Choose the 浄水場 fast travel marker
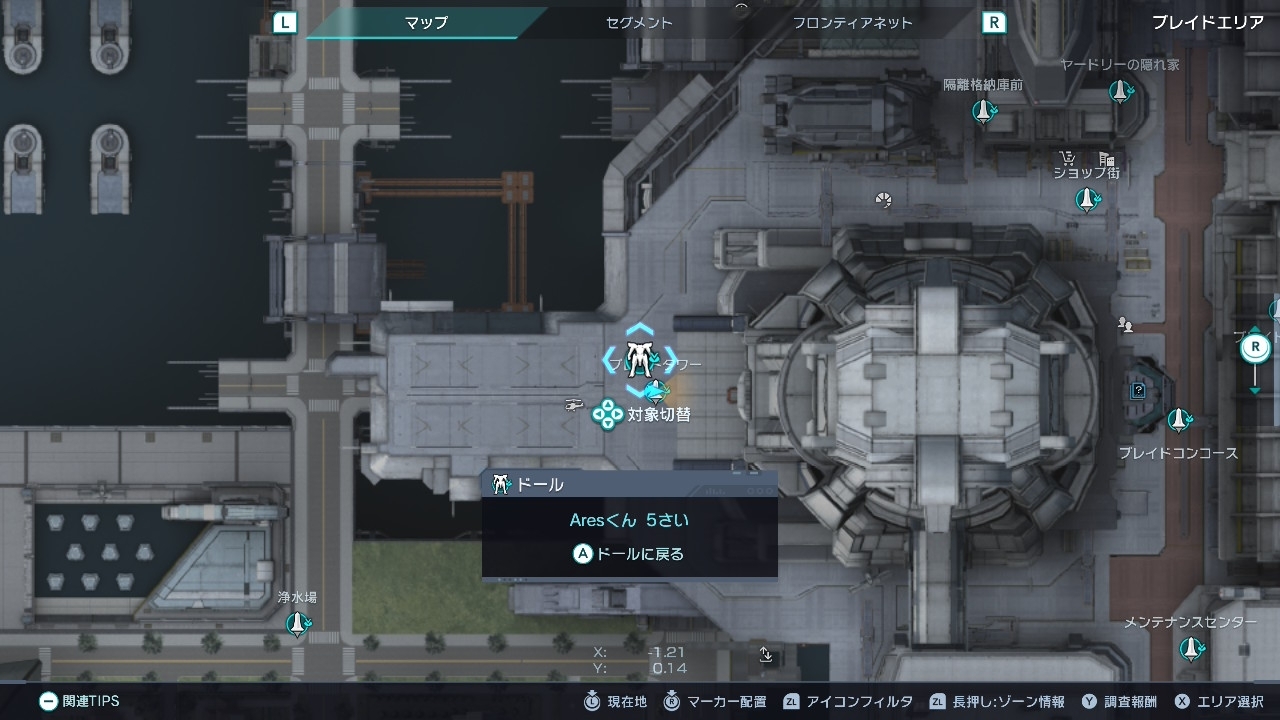1280x720 pixels. 297,625
